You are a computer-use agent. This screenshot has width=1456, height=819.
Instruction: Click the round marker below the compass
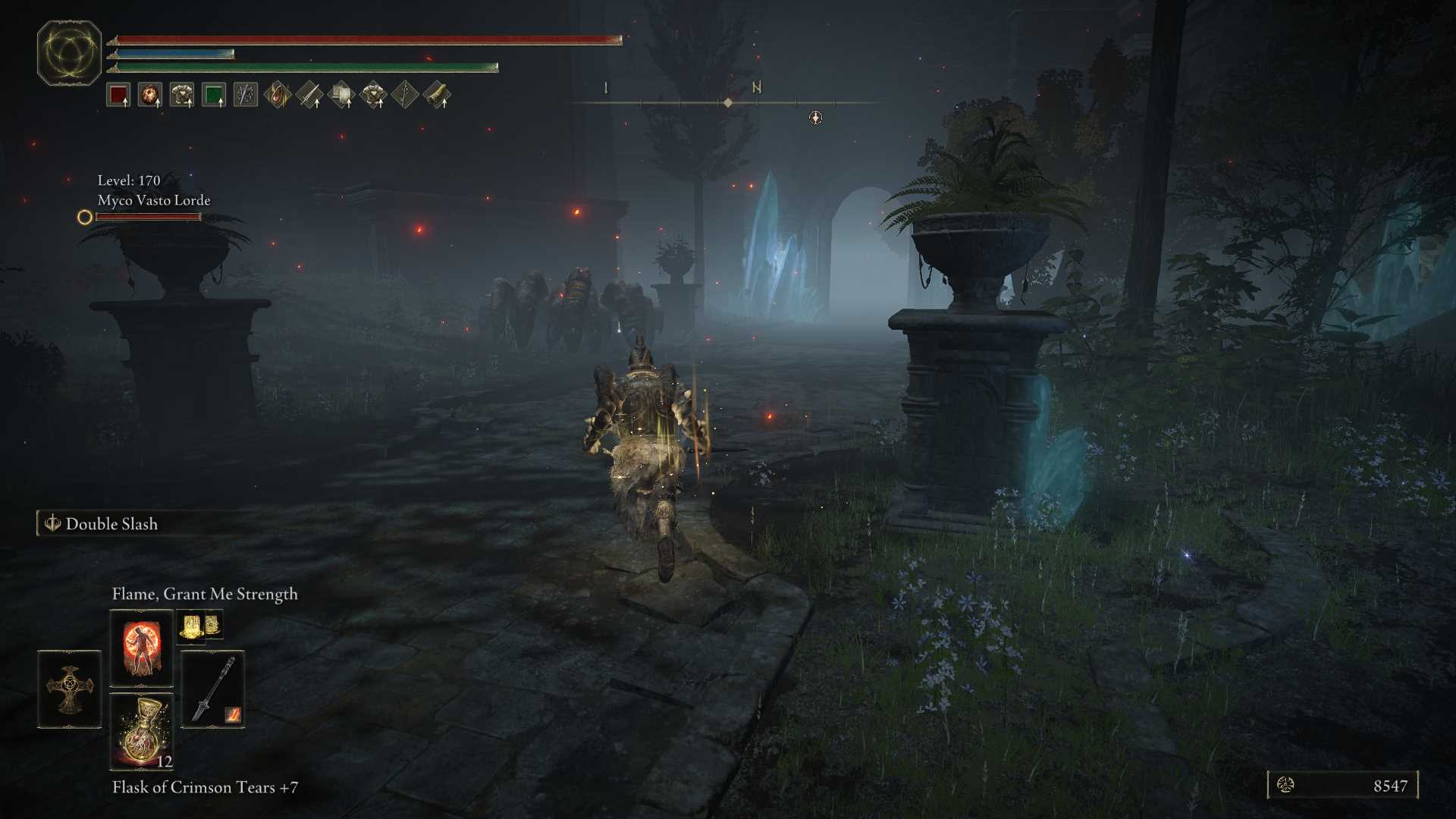815,118
